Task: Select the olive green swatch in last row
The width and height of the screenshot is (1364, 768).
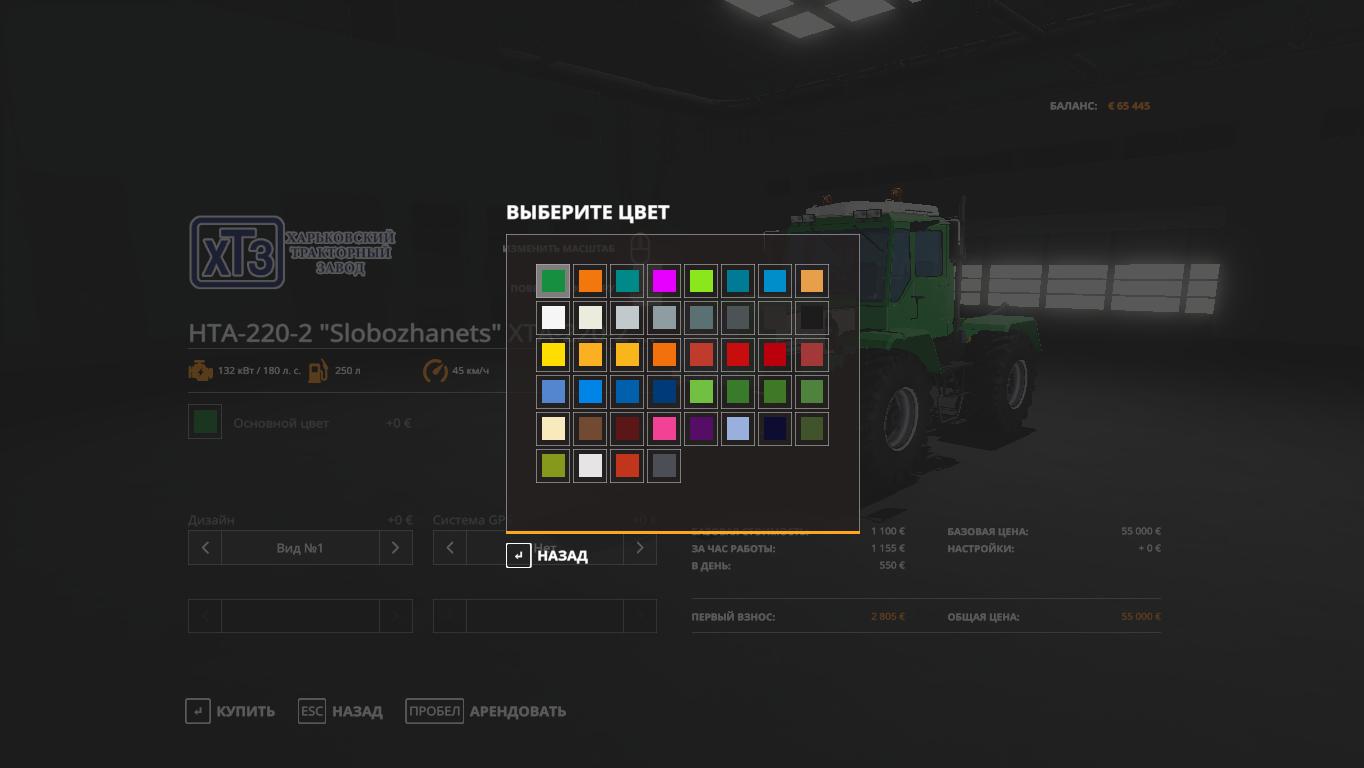Action: point(553,465)
